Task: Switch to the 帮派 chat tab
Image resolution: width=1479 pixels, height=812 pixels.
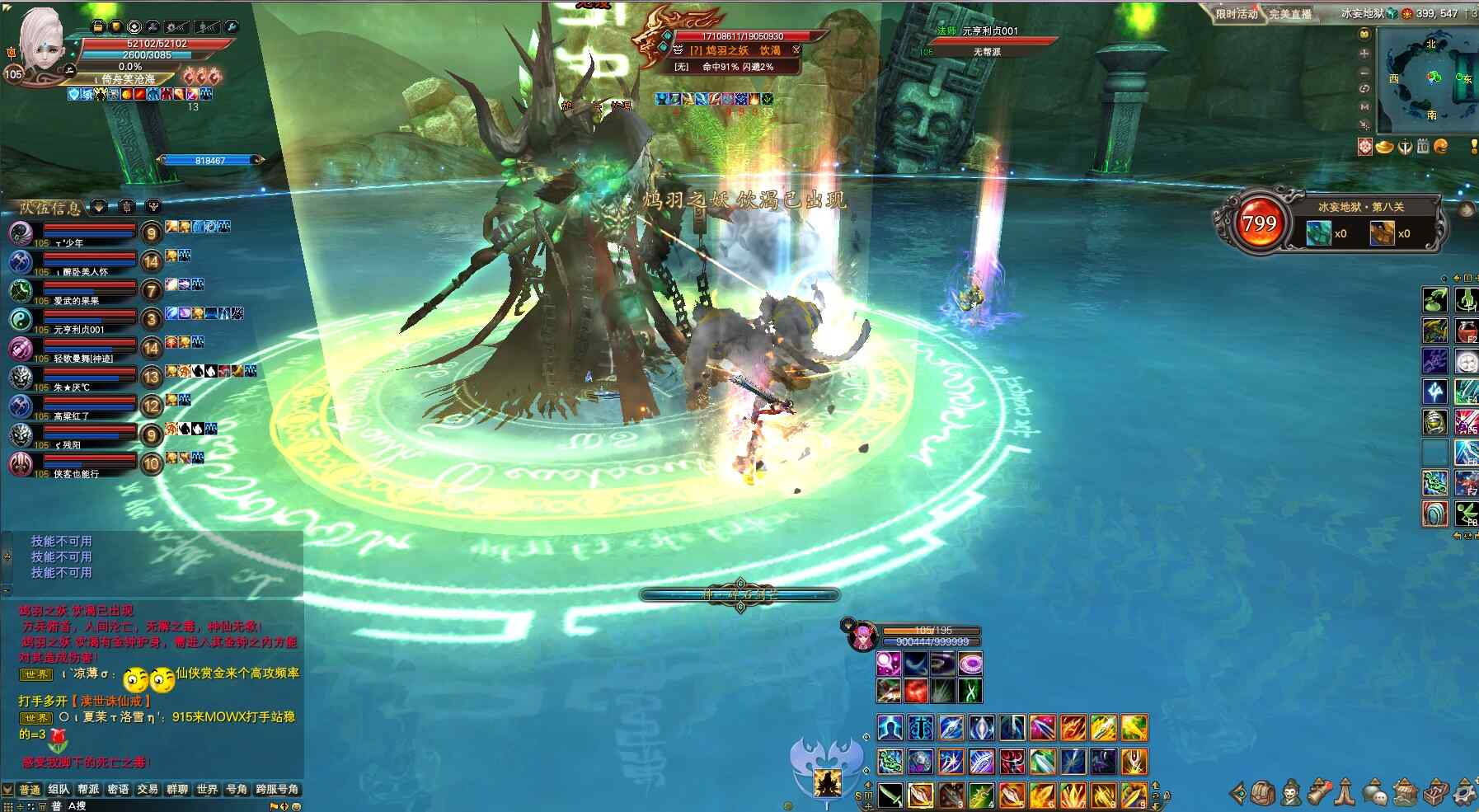Action: click(88, 789)
